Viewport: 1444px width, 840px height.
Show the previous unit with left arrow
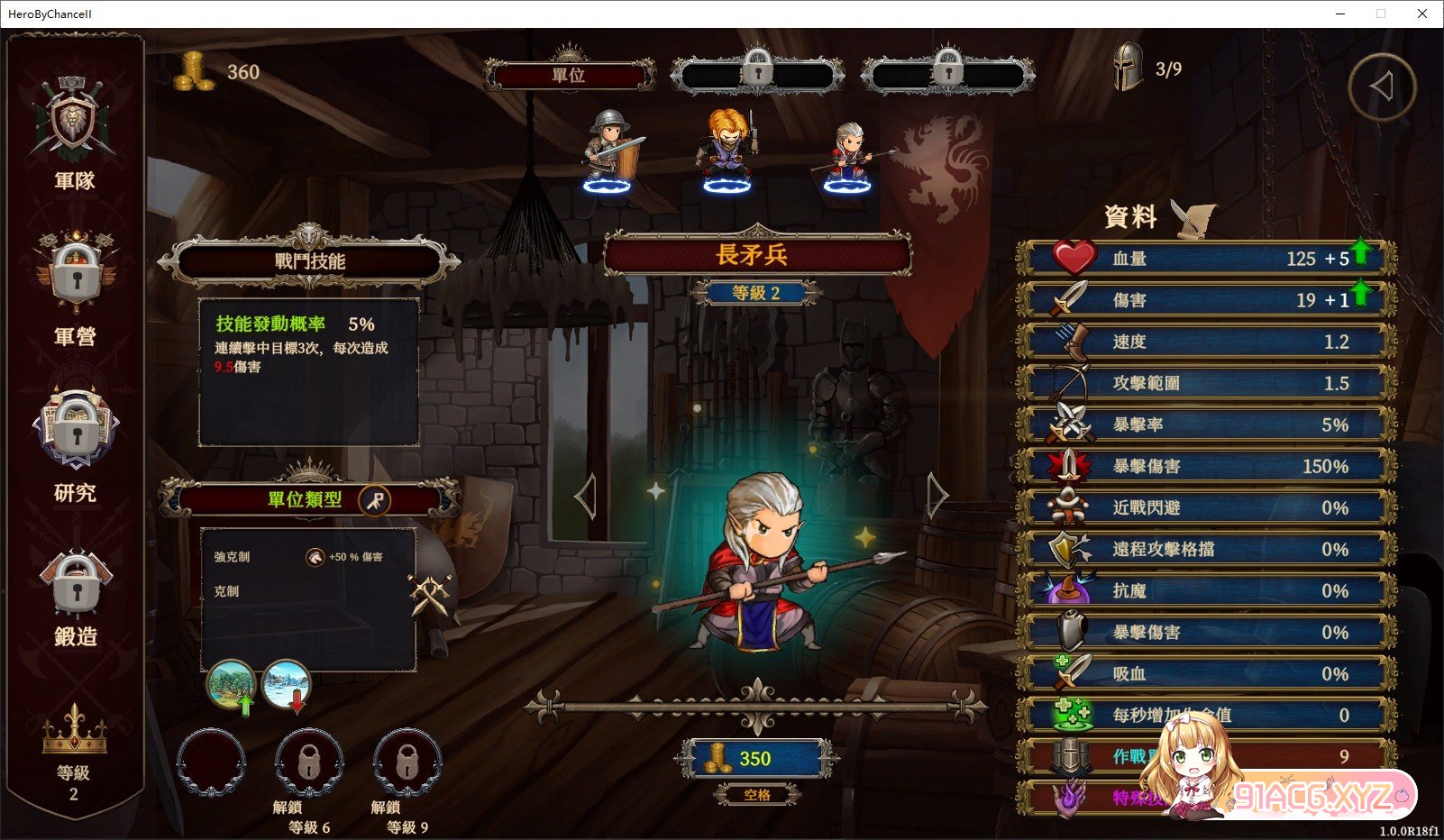[586, 496]
